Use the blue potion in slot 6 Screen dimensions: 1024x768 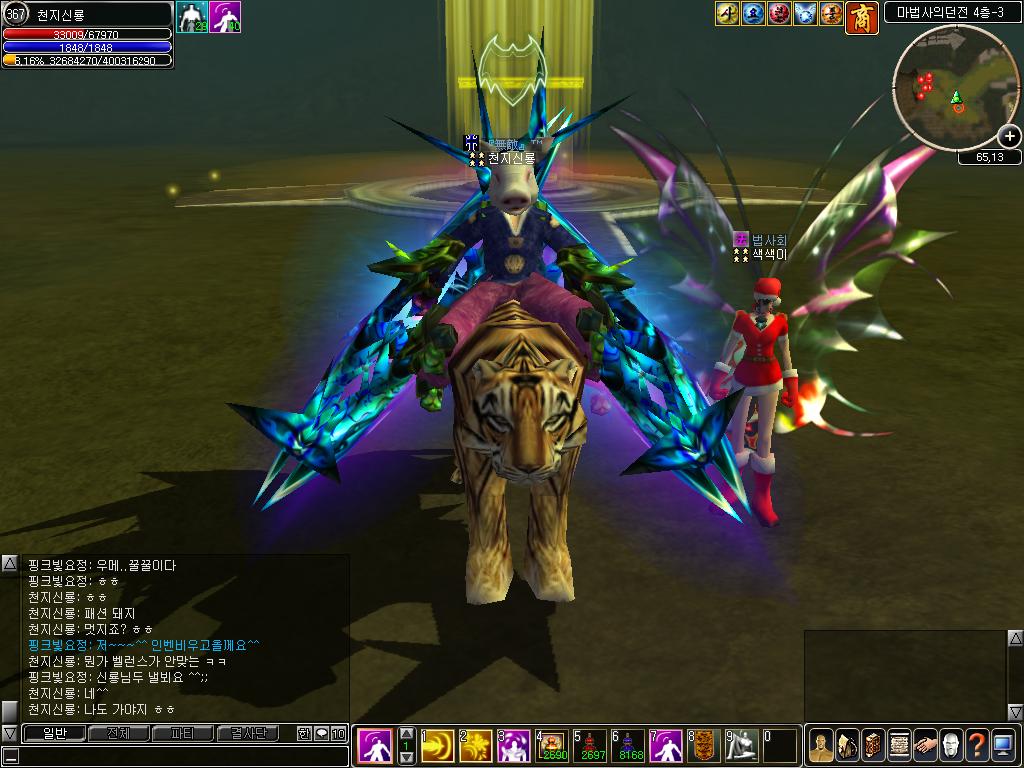[x=630, y=746]
